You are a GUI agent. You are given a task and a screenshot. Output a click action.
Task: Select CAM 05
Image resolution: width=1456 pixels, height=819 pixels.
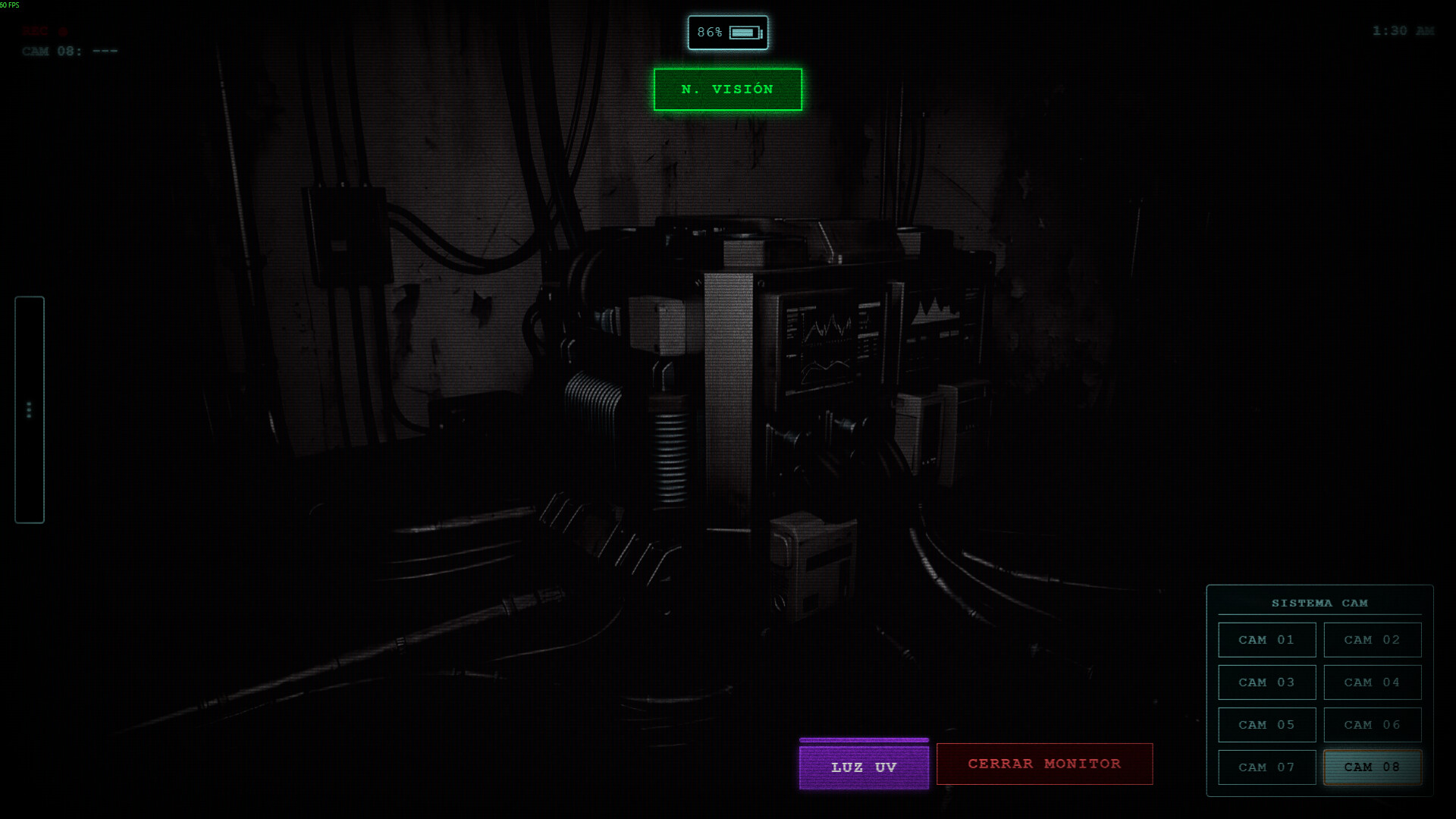point(1266,724)
